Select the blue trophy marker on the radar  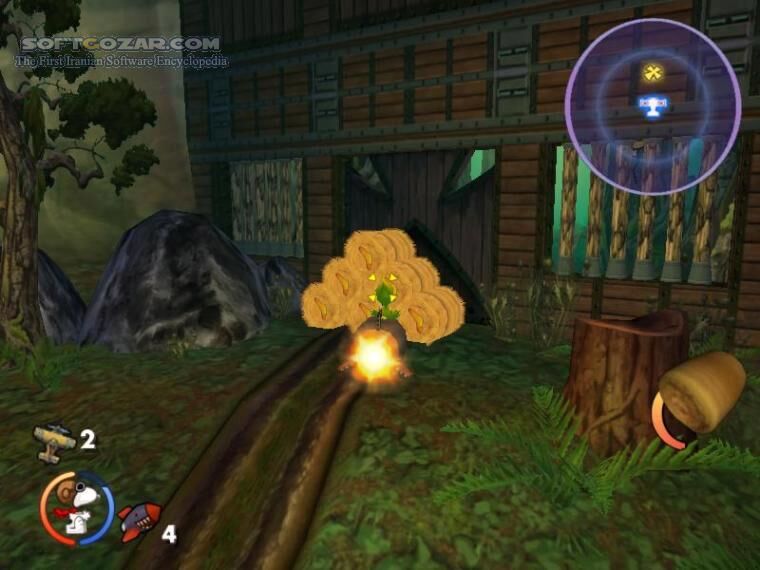coord(652,104)
